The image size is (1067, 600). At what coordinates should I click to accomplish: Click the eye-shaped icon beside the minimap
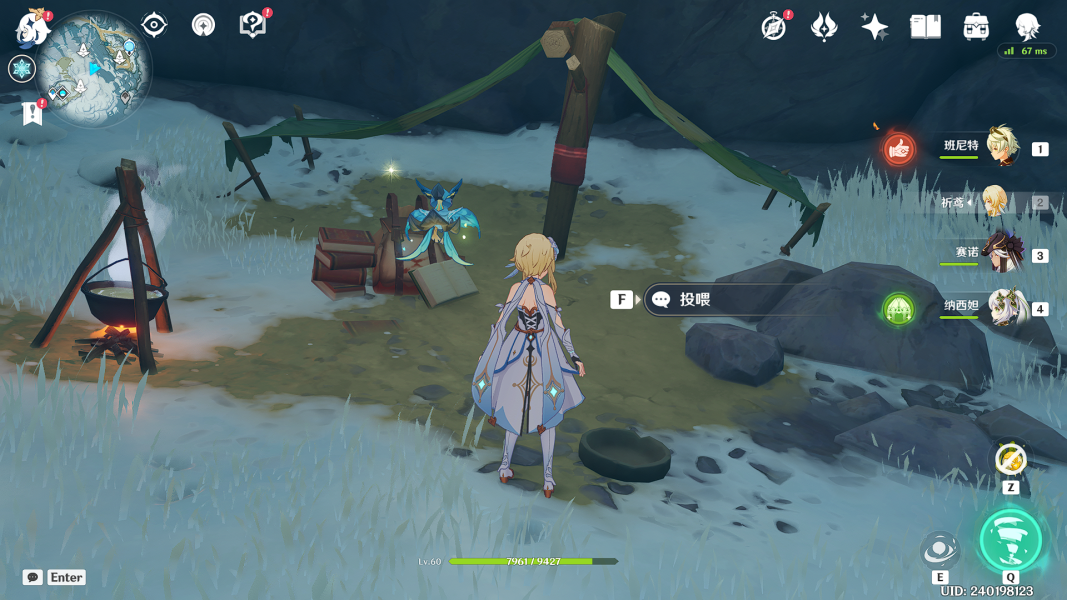click(x=154, y=25)
